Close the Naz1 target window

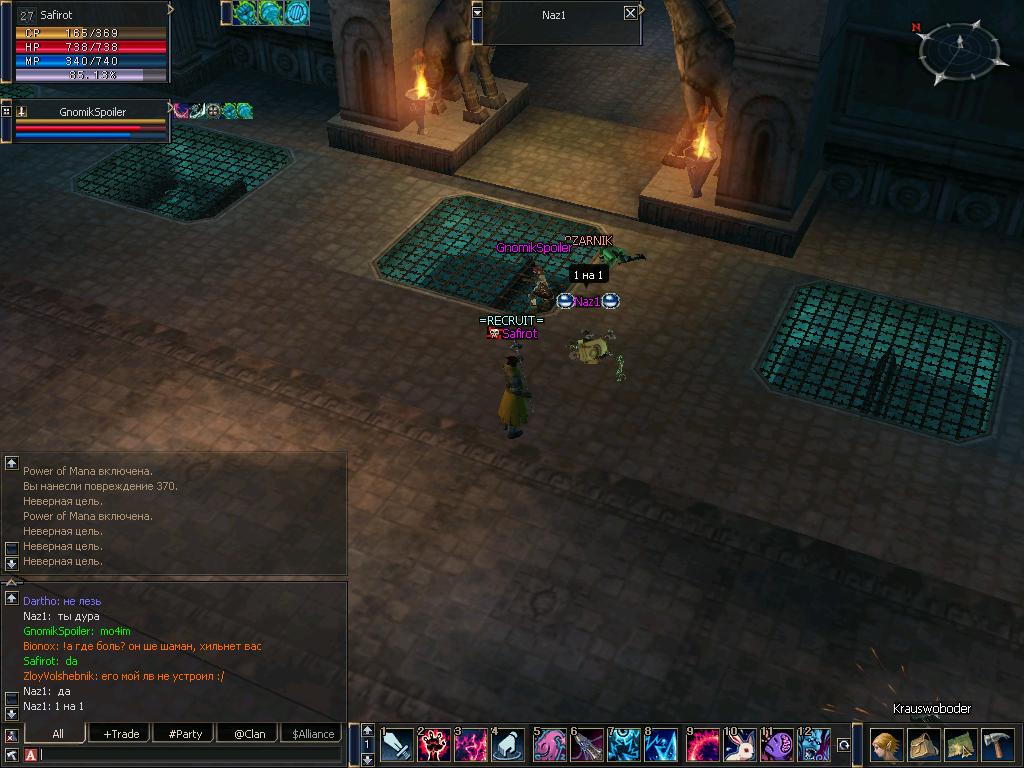(x=630, y=13)
